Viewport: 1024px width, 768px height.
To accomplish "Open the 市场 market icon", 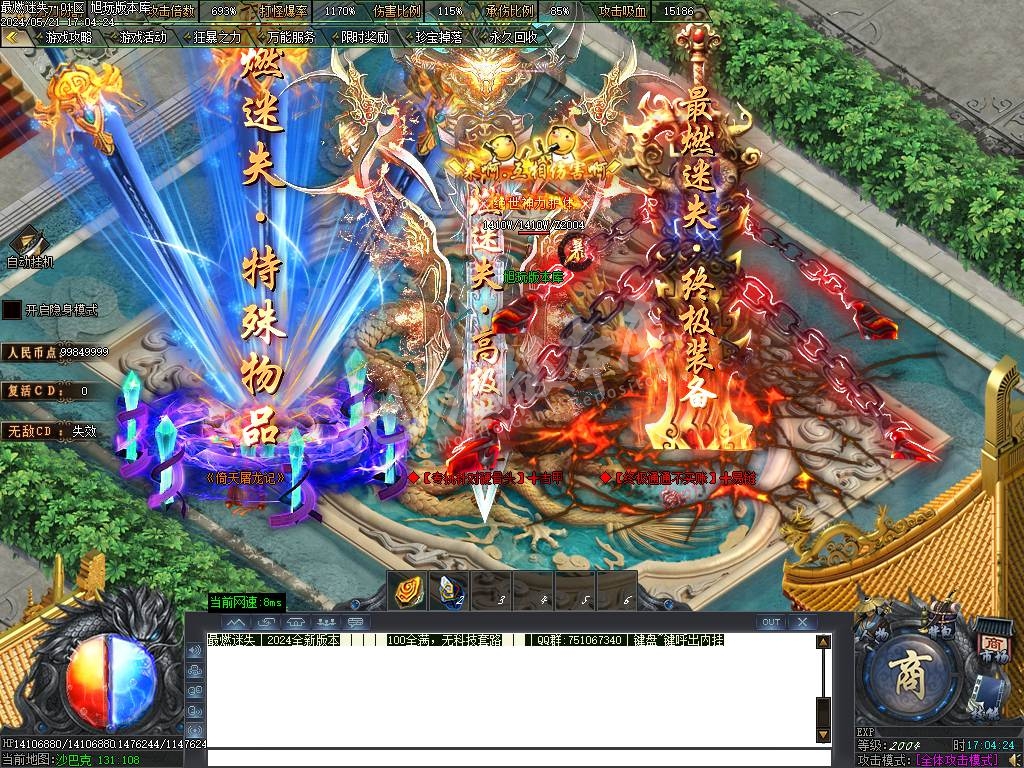I will (992, 647).
